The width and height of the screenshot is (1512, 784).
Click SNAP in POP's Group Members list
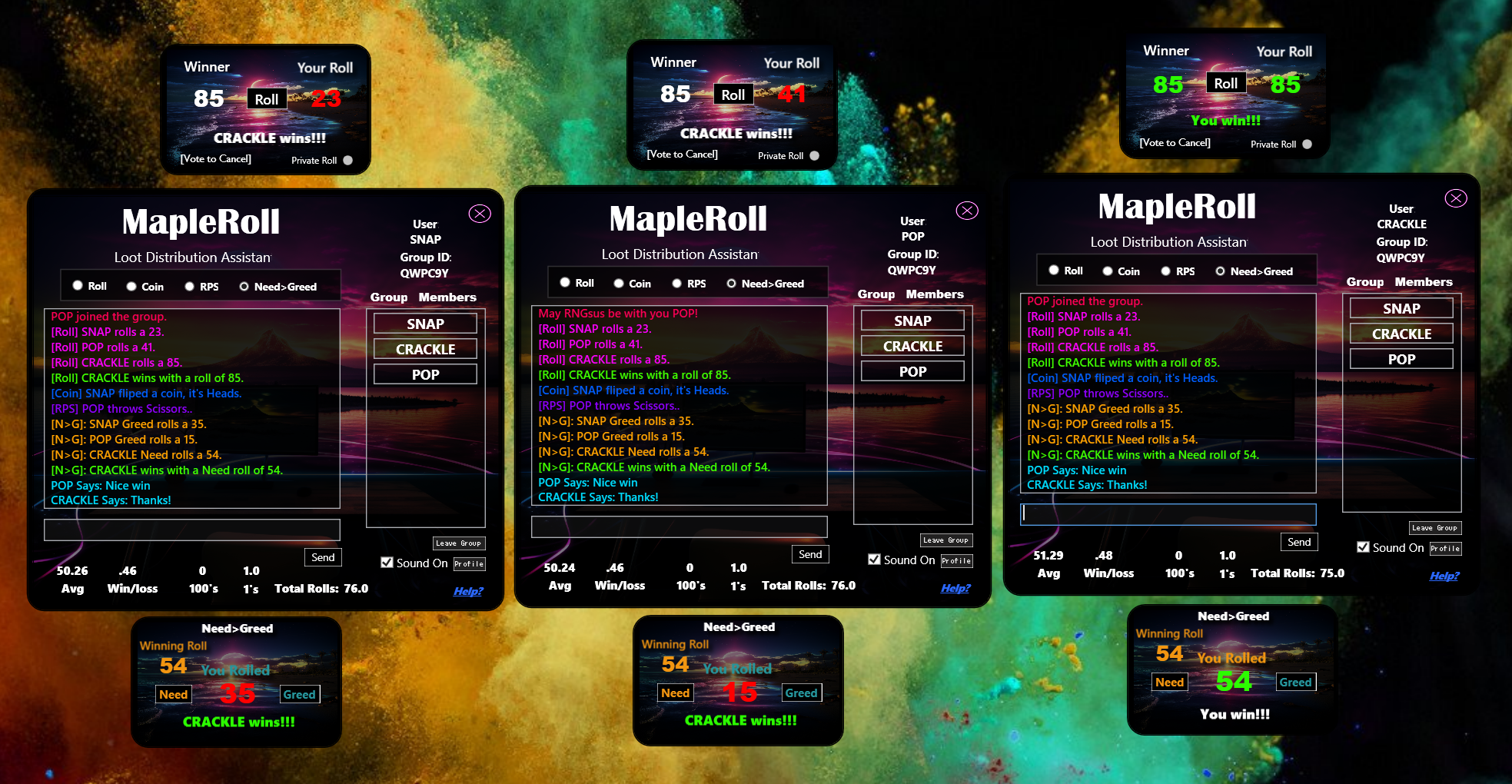pos(912,320)
